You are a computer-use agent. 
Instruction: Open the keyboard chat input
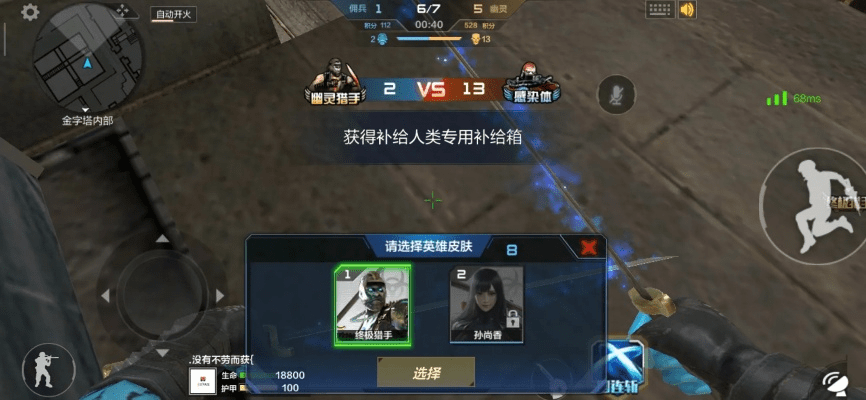click(658, 10)
